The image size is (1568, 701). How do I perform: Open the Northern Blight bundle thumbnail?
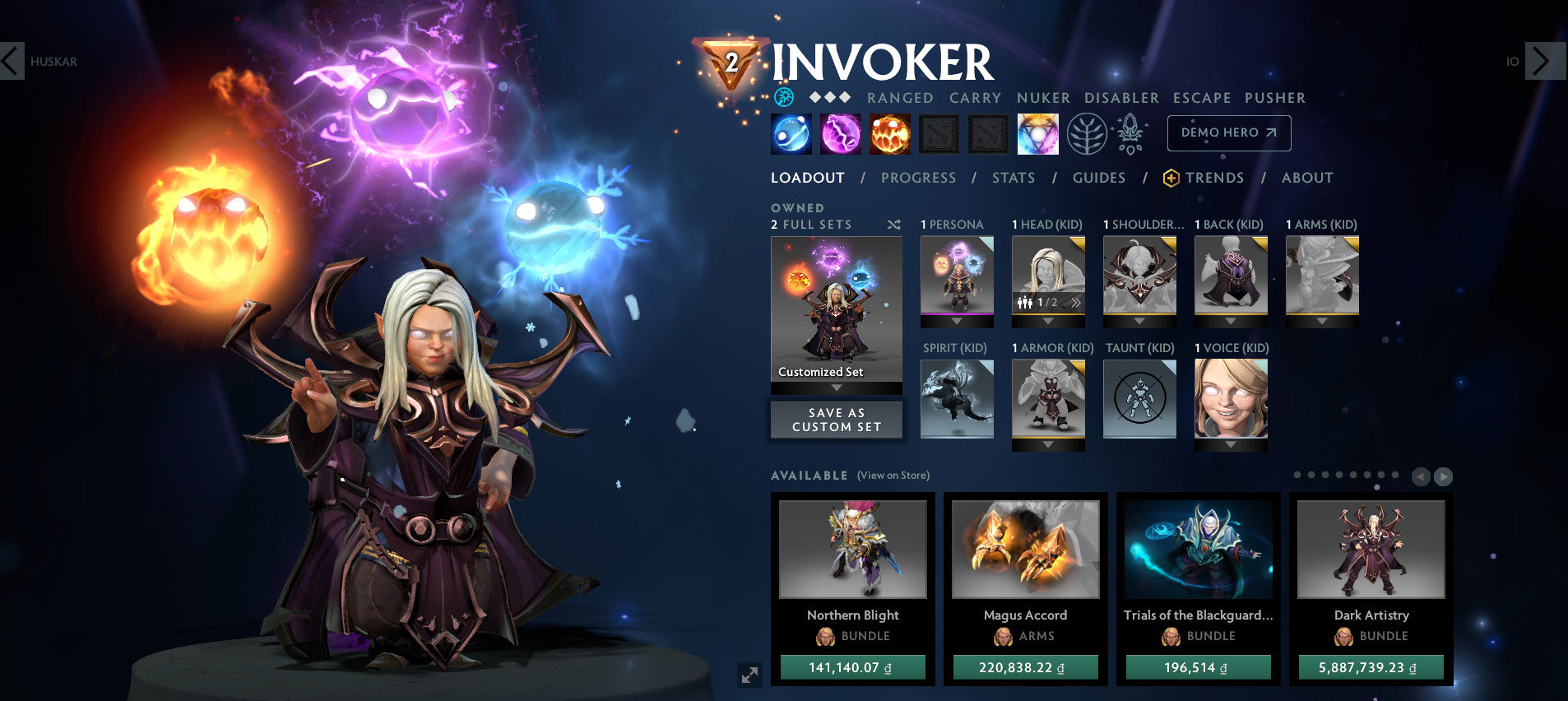pos(853,550)
